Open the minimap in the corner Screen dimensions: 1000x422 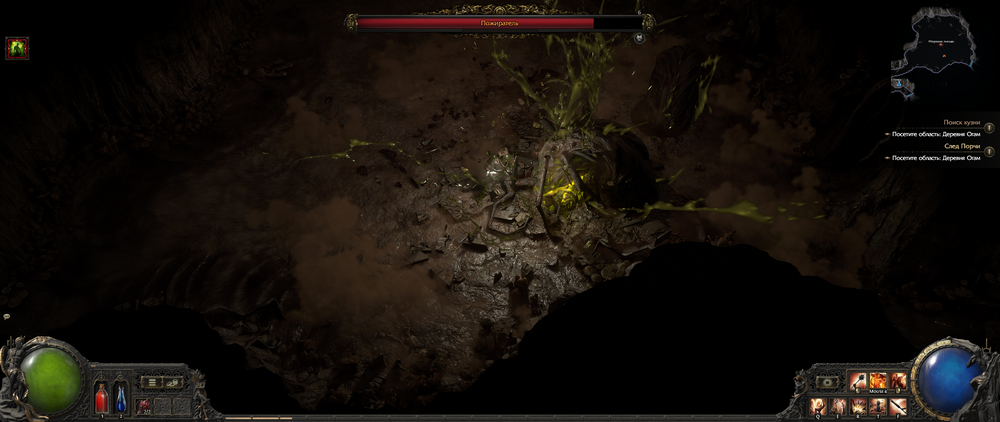coord(935,48)
